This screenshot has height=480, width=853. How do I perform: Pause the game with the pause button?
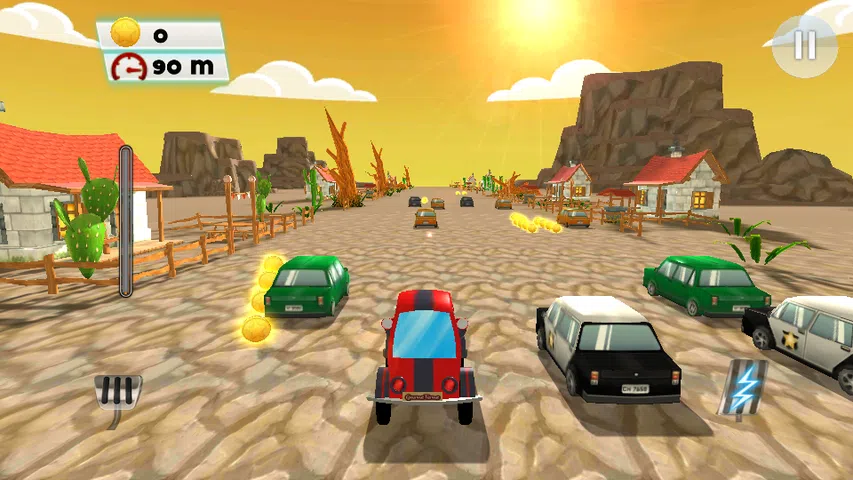click(805, 46)
